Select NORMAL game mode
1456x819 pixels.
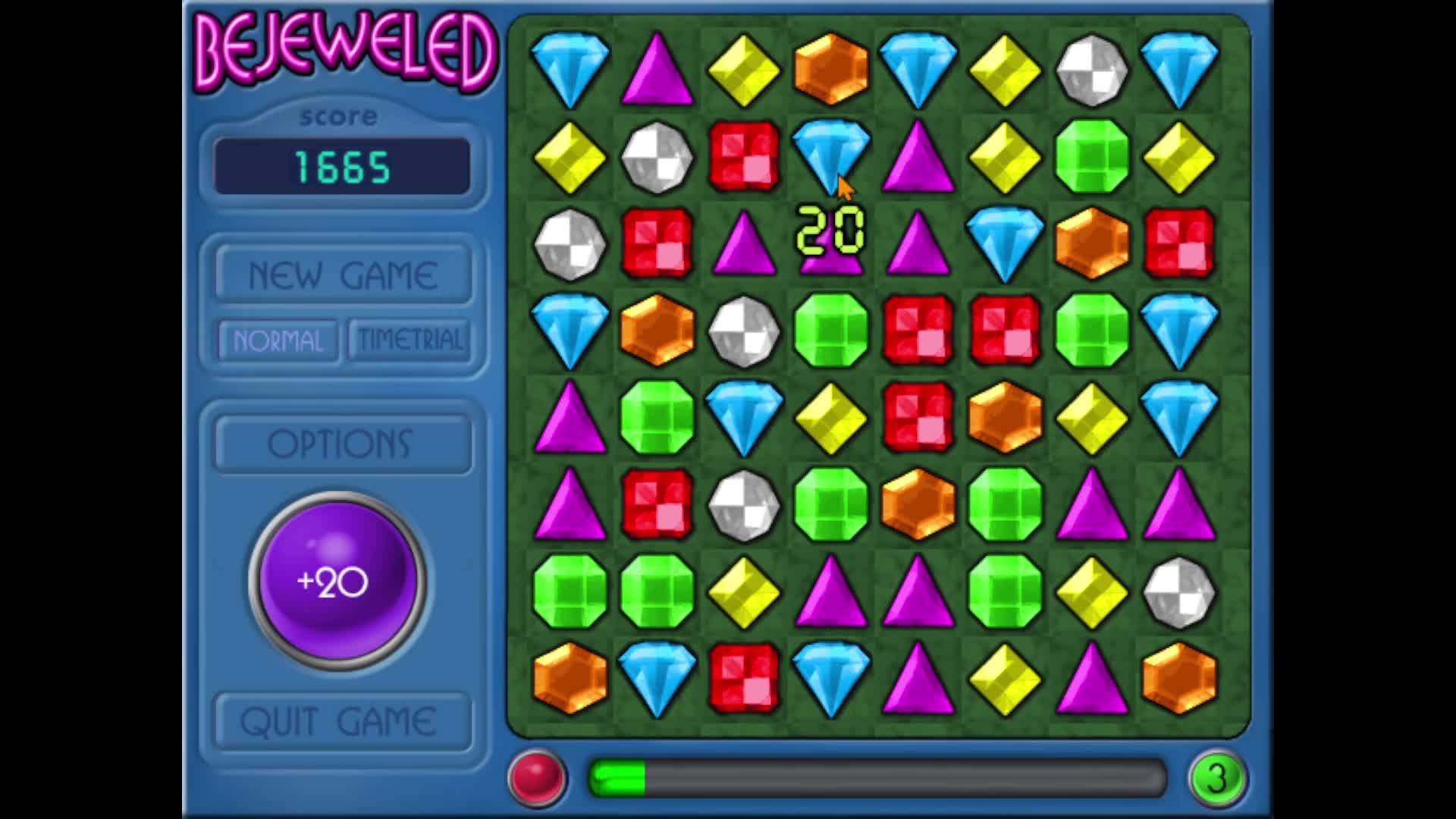point(276,341)
